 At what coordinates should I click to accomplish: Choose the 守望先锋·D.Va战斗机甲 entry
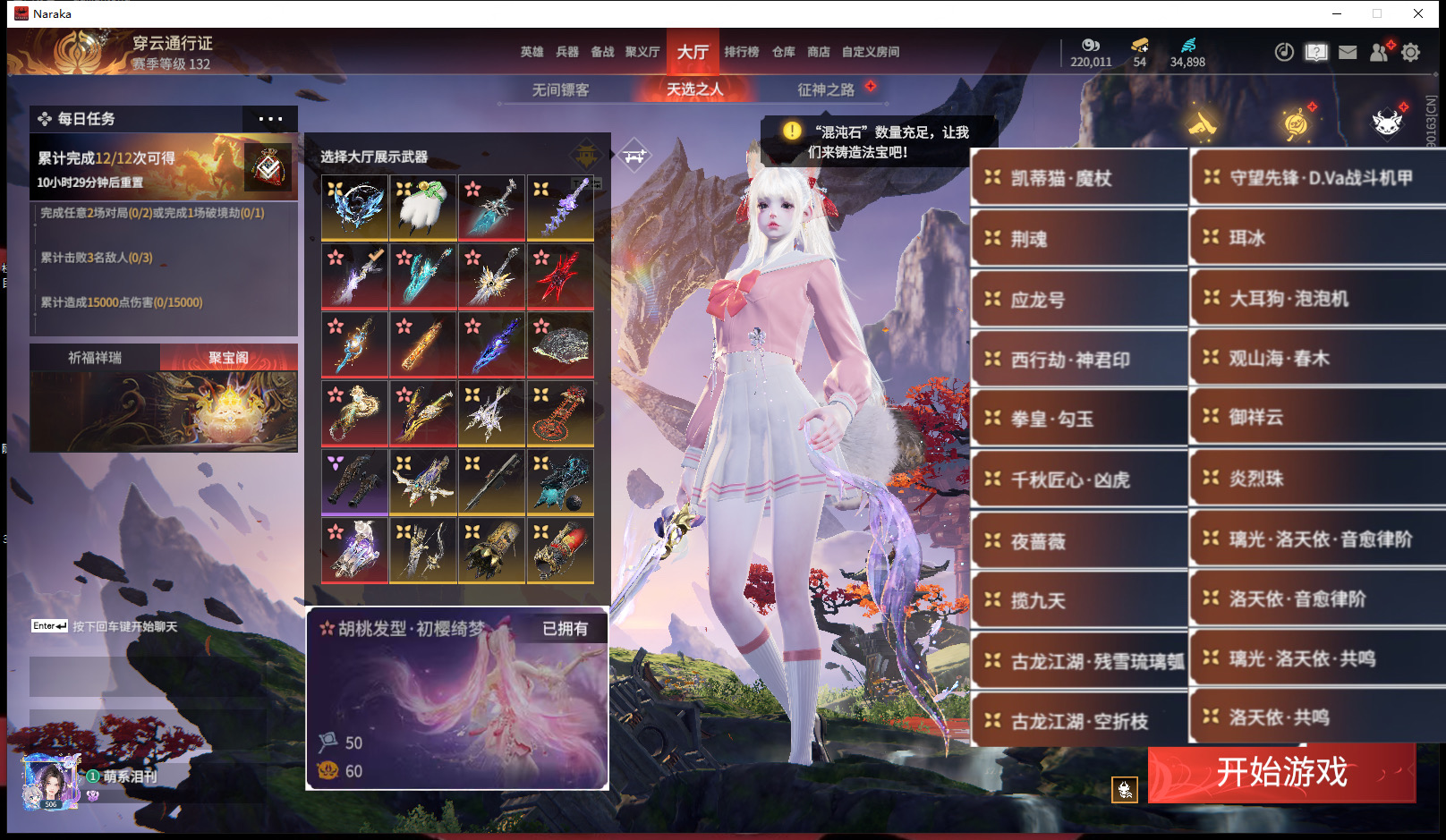(1317, 178)
